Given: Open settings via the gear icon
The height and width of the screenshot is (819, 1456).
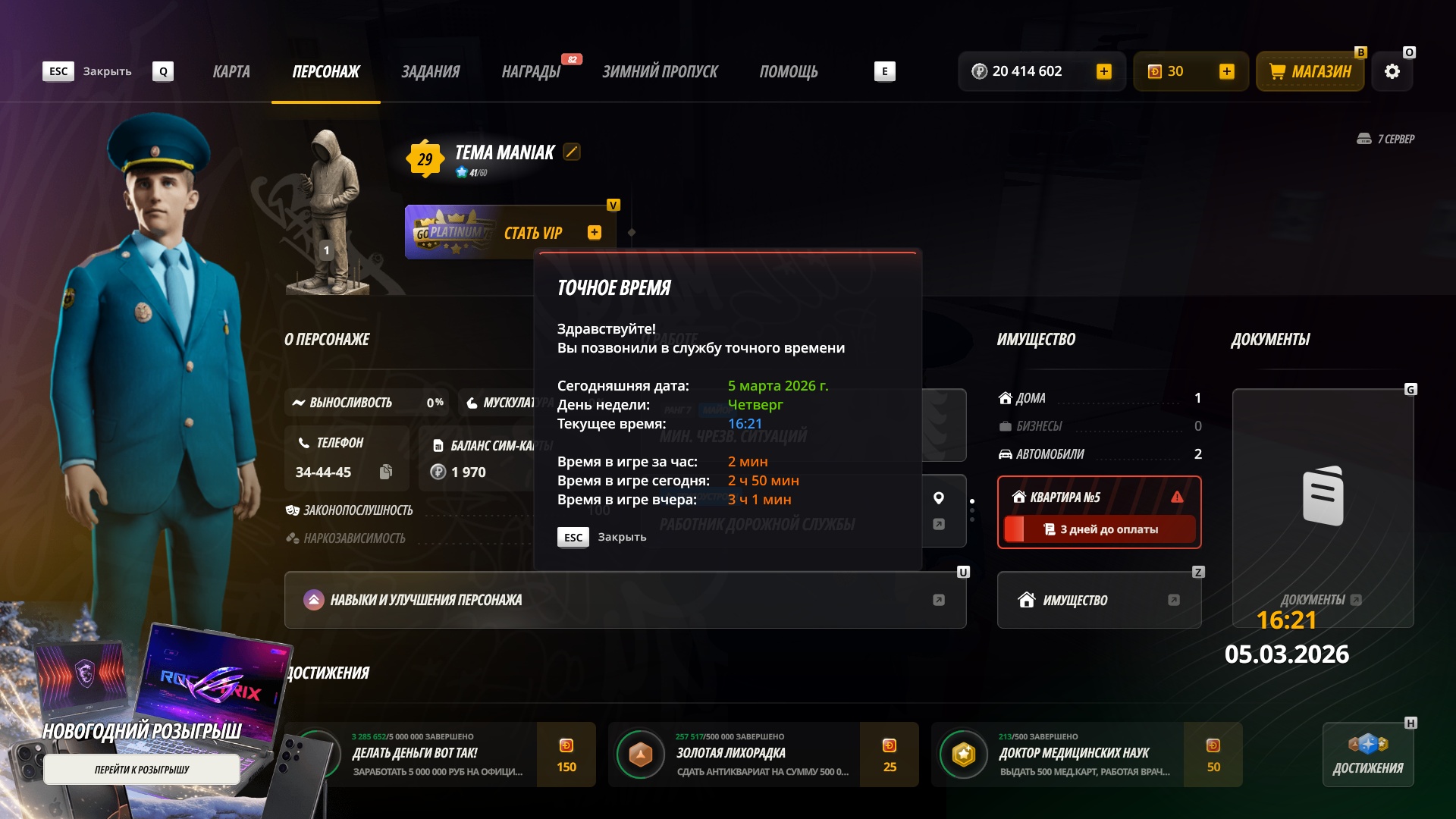Looking at the screenshot, I should 1392,72.
